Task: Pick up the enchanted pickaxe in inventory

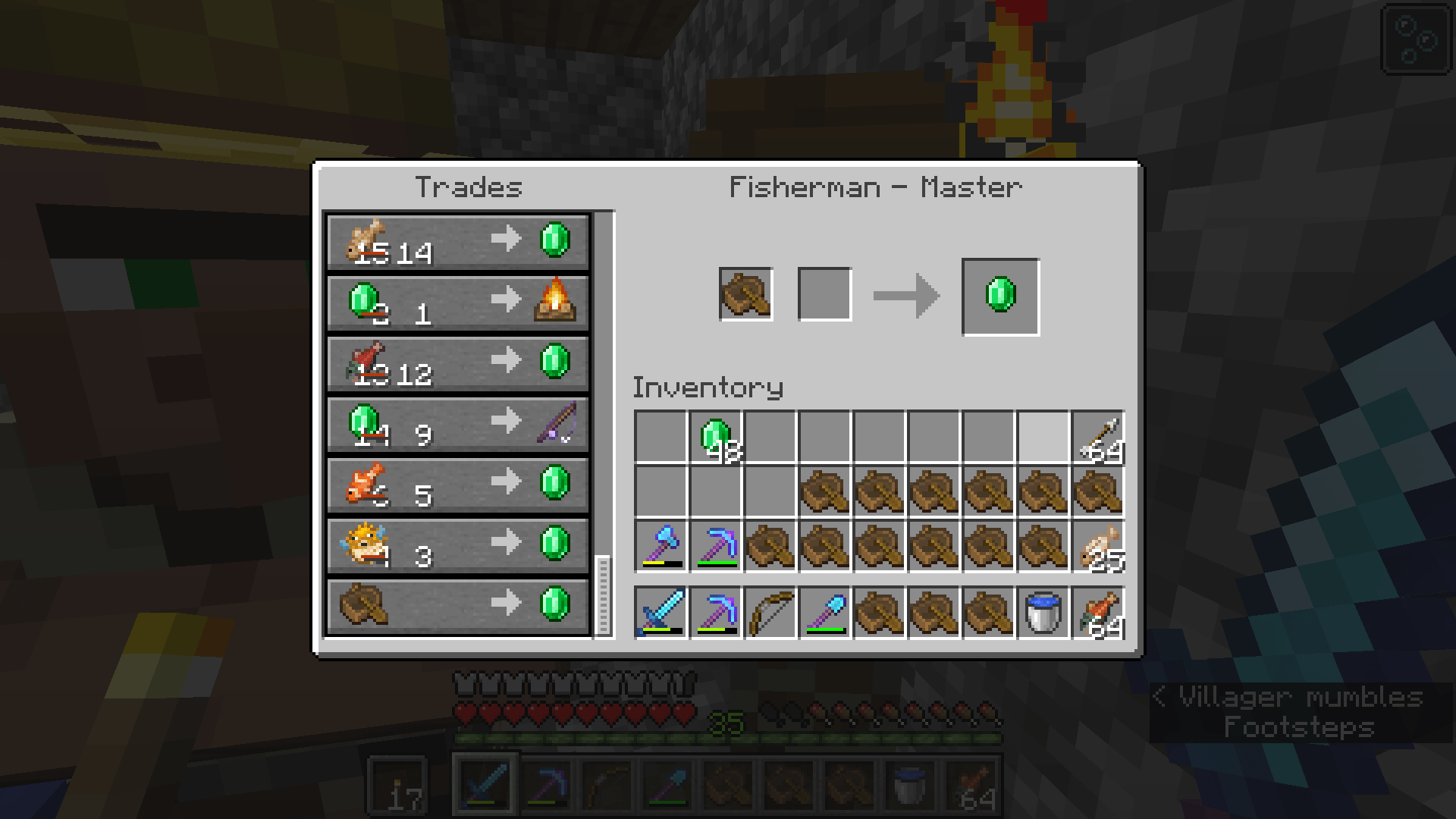Action: point(715,548)
